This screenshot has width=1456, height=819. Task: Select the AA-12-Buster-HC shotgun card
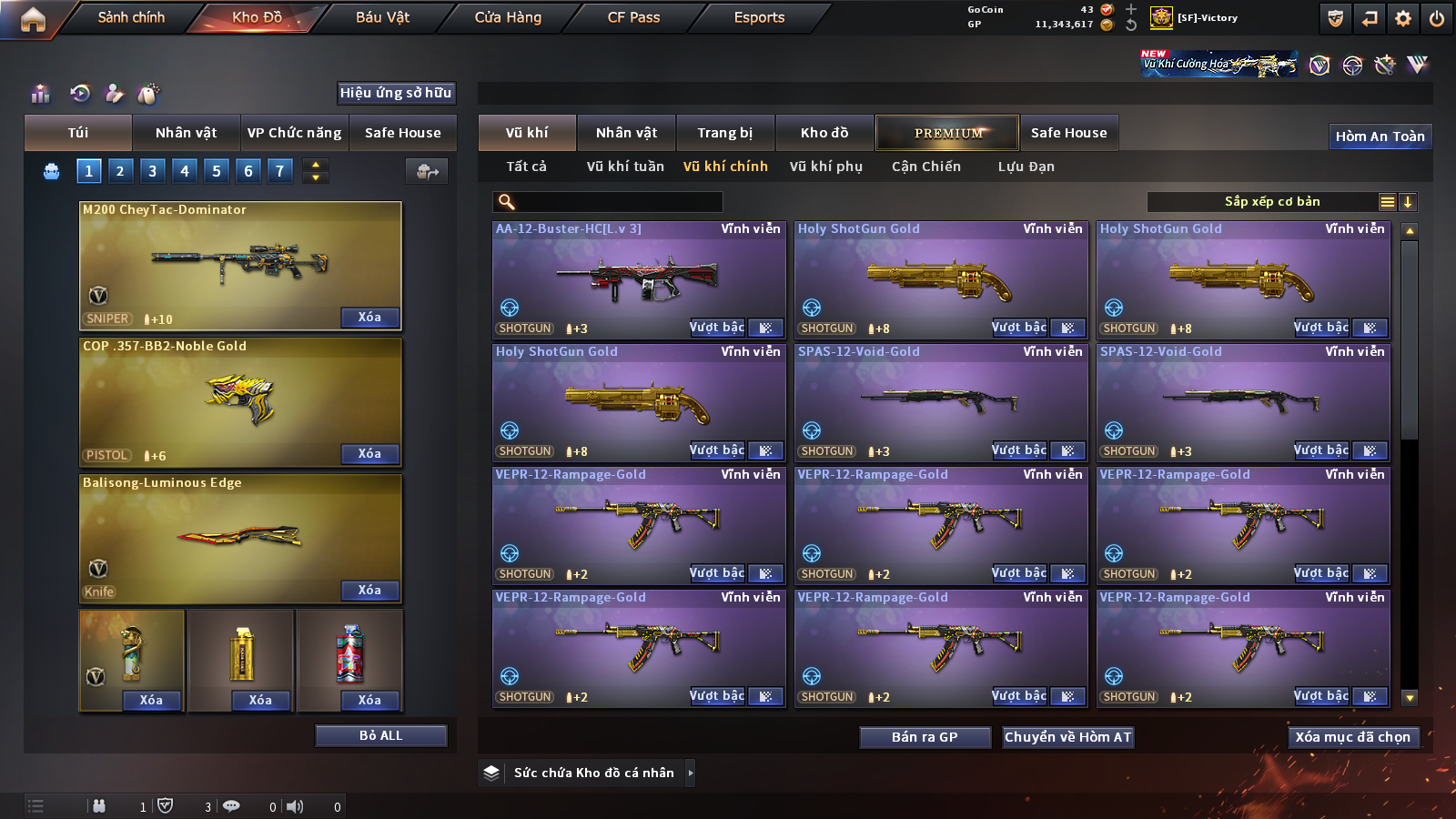pyautogui.click(x=638, y=279)
